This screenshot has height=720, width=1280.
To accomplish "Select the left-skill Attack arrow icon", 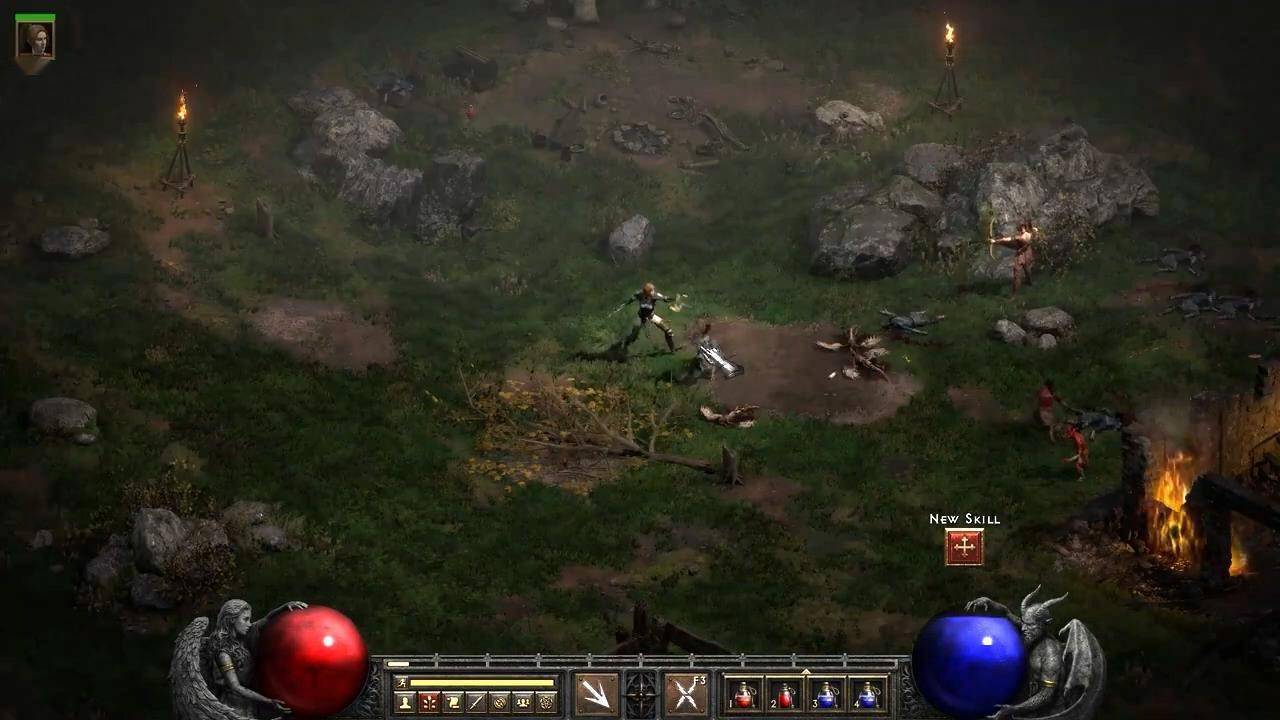I will [x=598, y=695].
